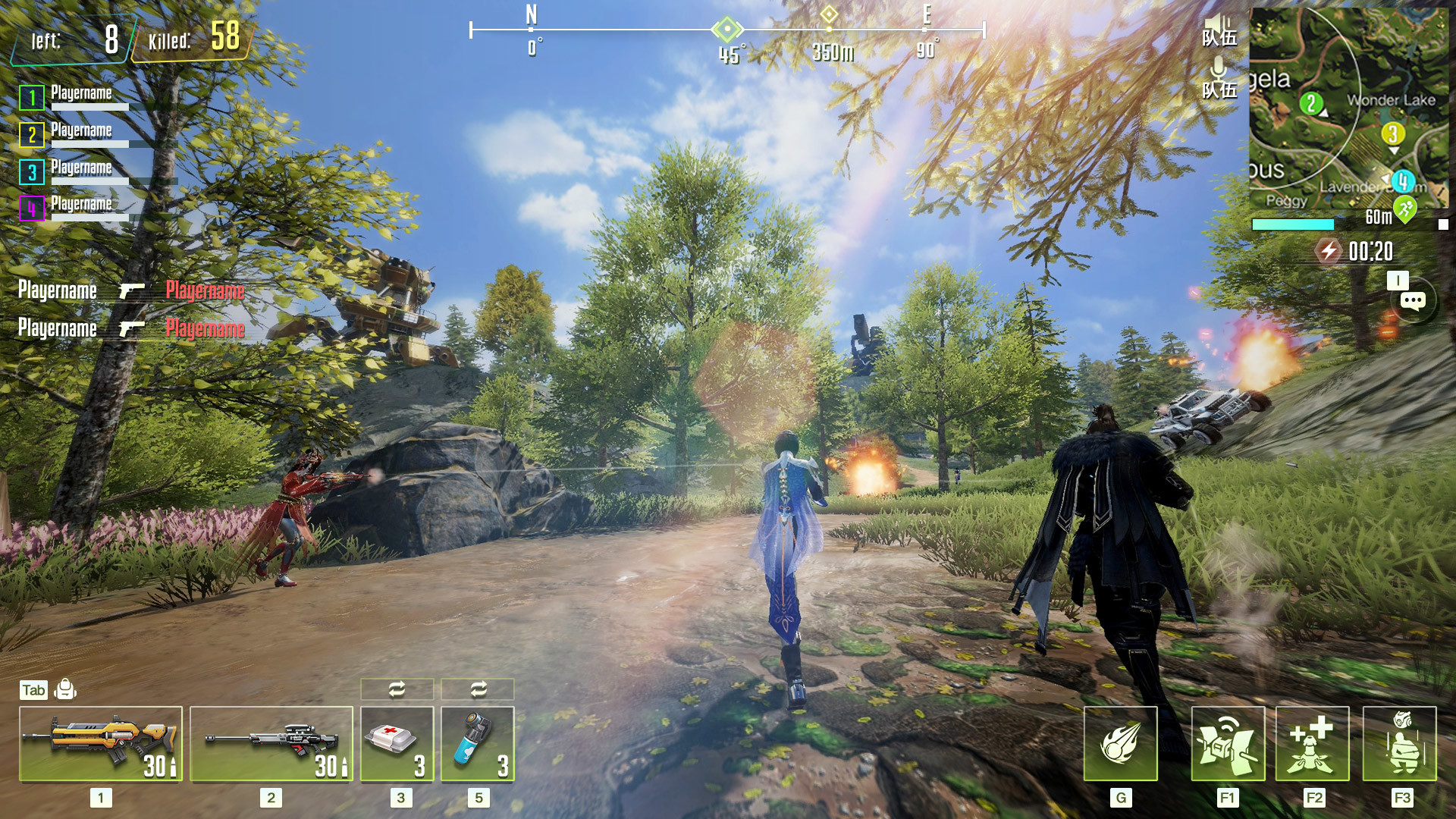Use the medkit item slot
The image size is (1456, 819).
click(397, 743)
